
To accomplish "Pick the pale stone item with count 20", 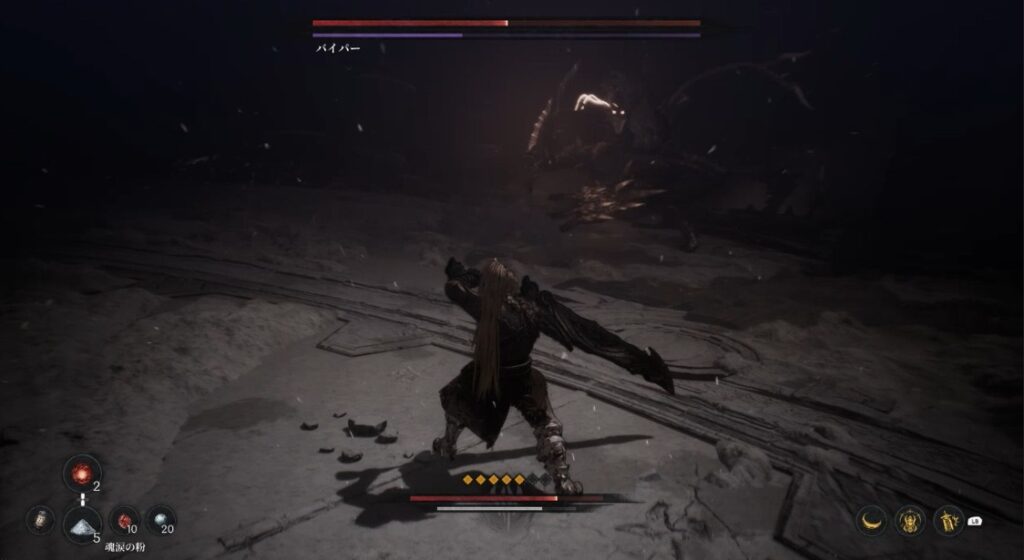I will 160,520.
